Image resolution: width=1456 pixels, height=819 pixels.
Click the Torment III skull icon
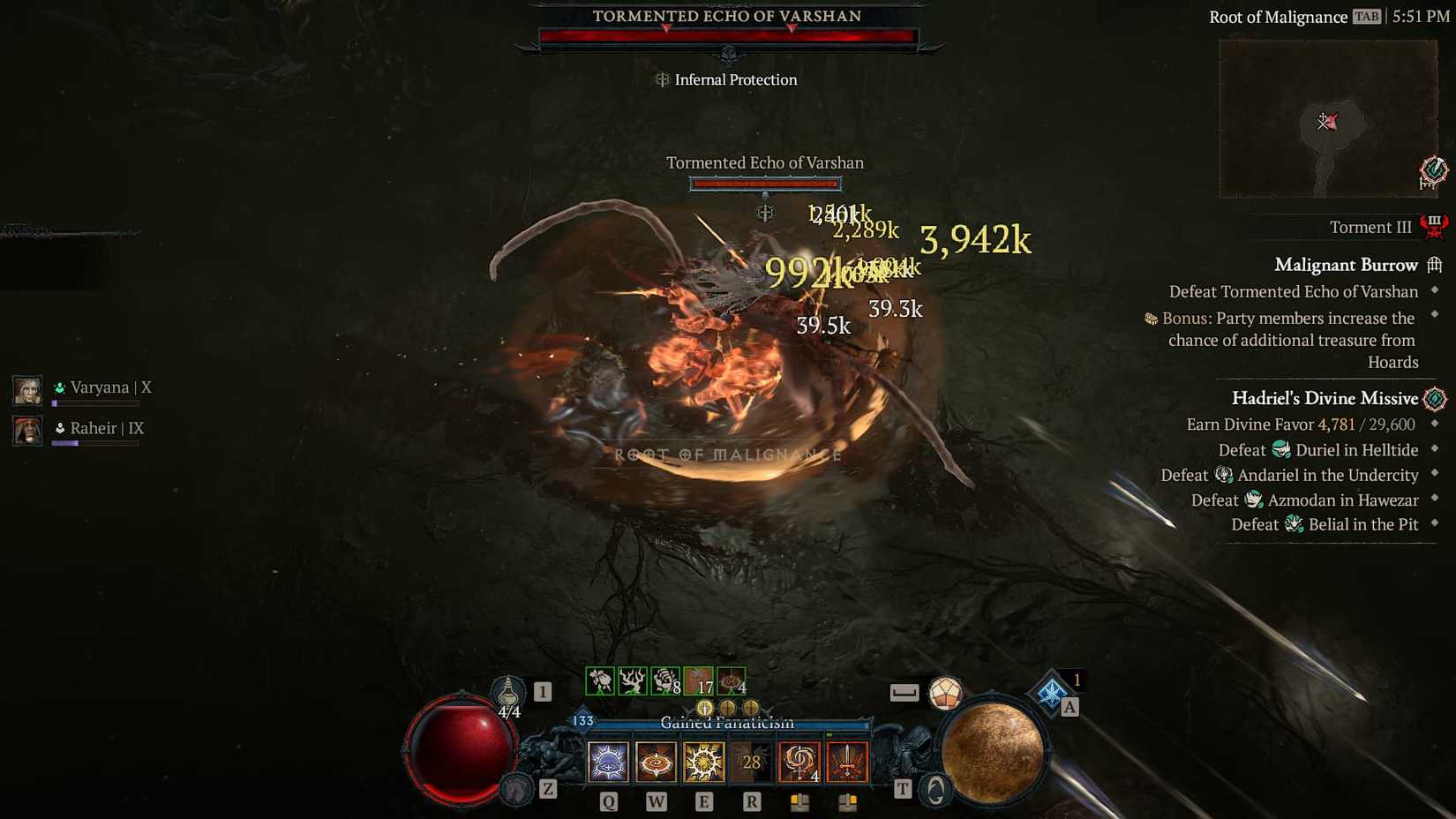point(1434,226)
